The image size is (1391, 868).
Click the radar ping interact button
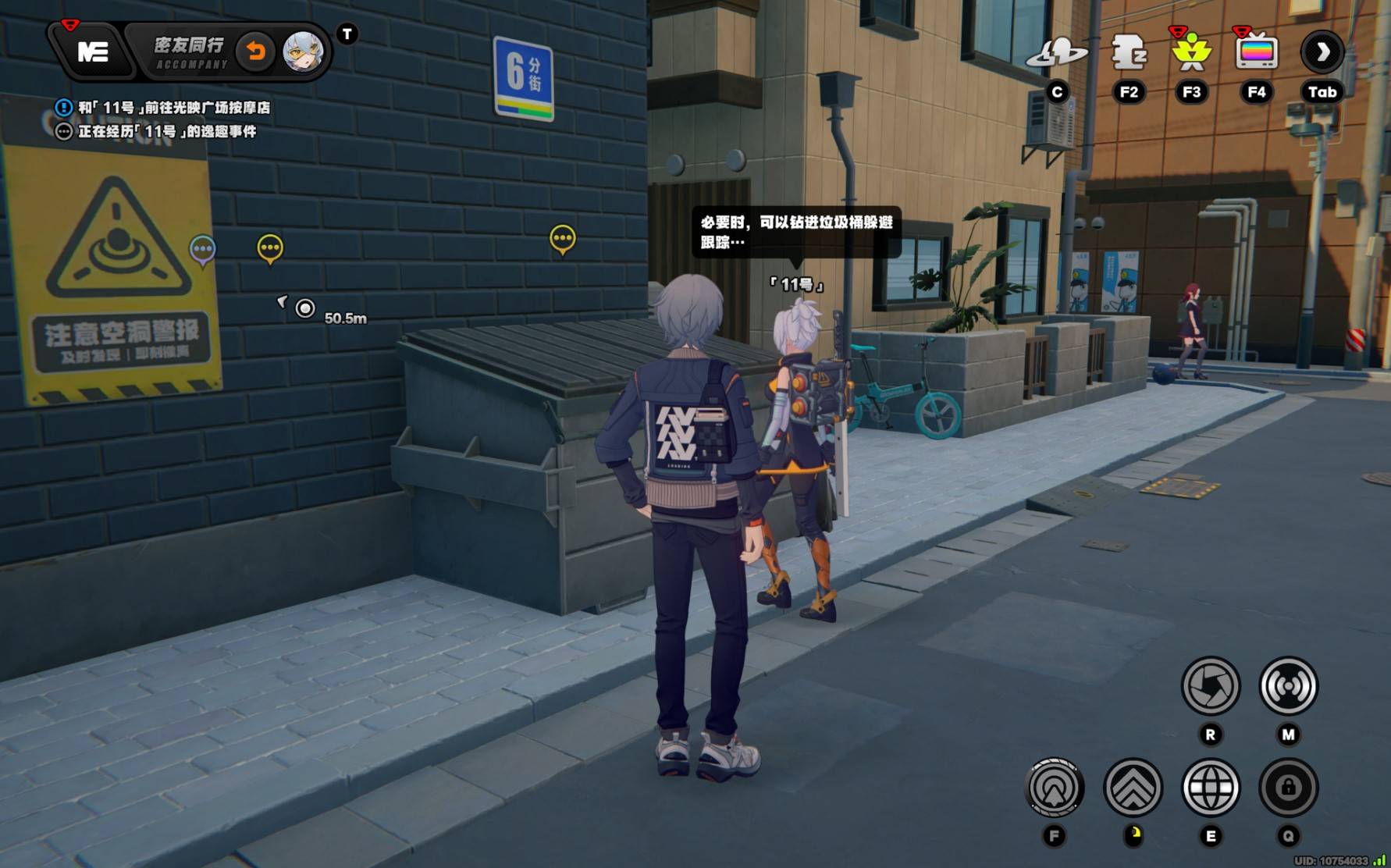tap(1055, 788)
